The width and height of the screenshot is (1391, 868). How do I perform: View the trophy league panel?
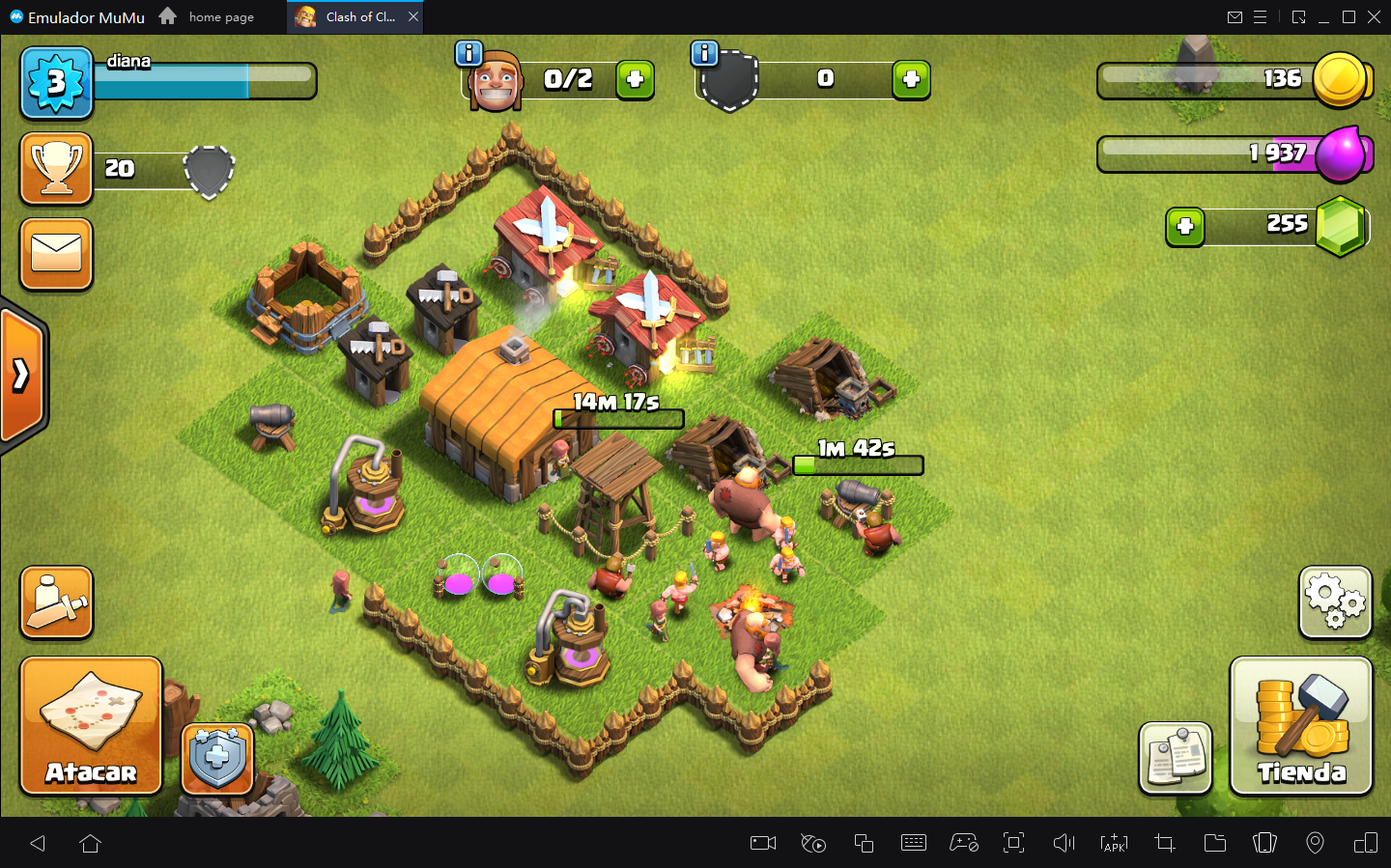[57, 169]
